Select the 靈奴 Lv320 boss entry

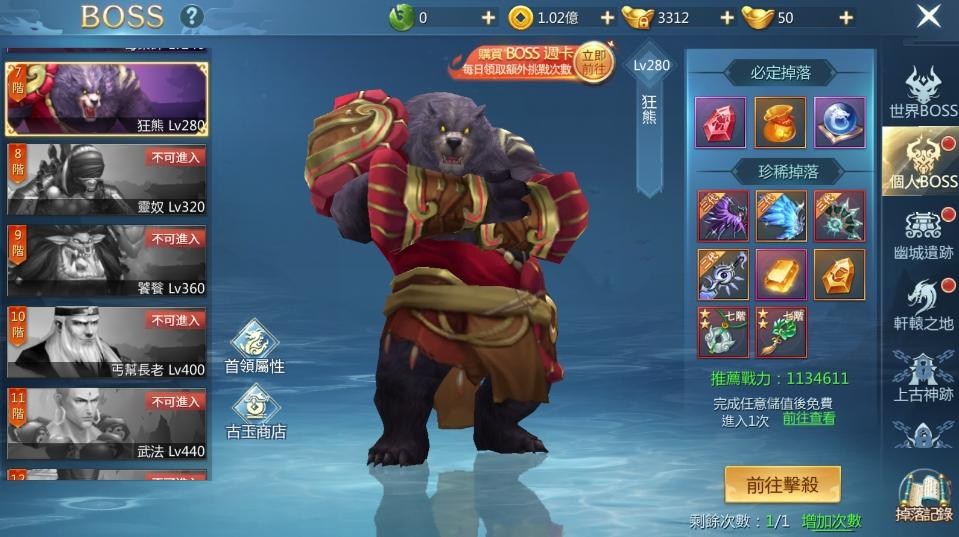click(x=107, y=181)
